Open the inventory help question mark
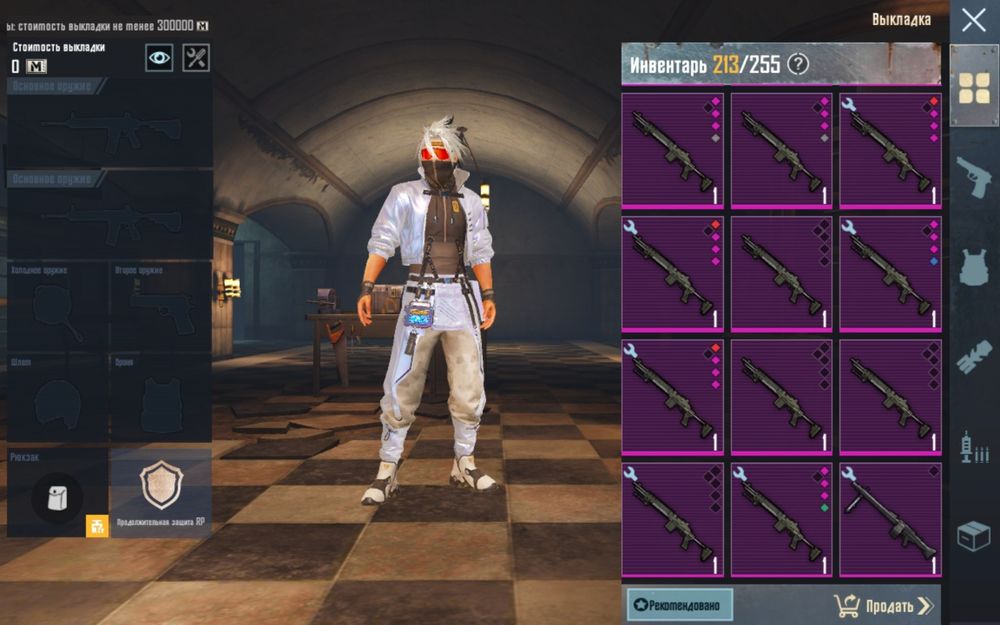The width and height of the screenshot is (1000, 625). pyautogui.click(x=797, y=65)
